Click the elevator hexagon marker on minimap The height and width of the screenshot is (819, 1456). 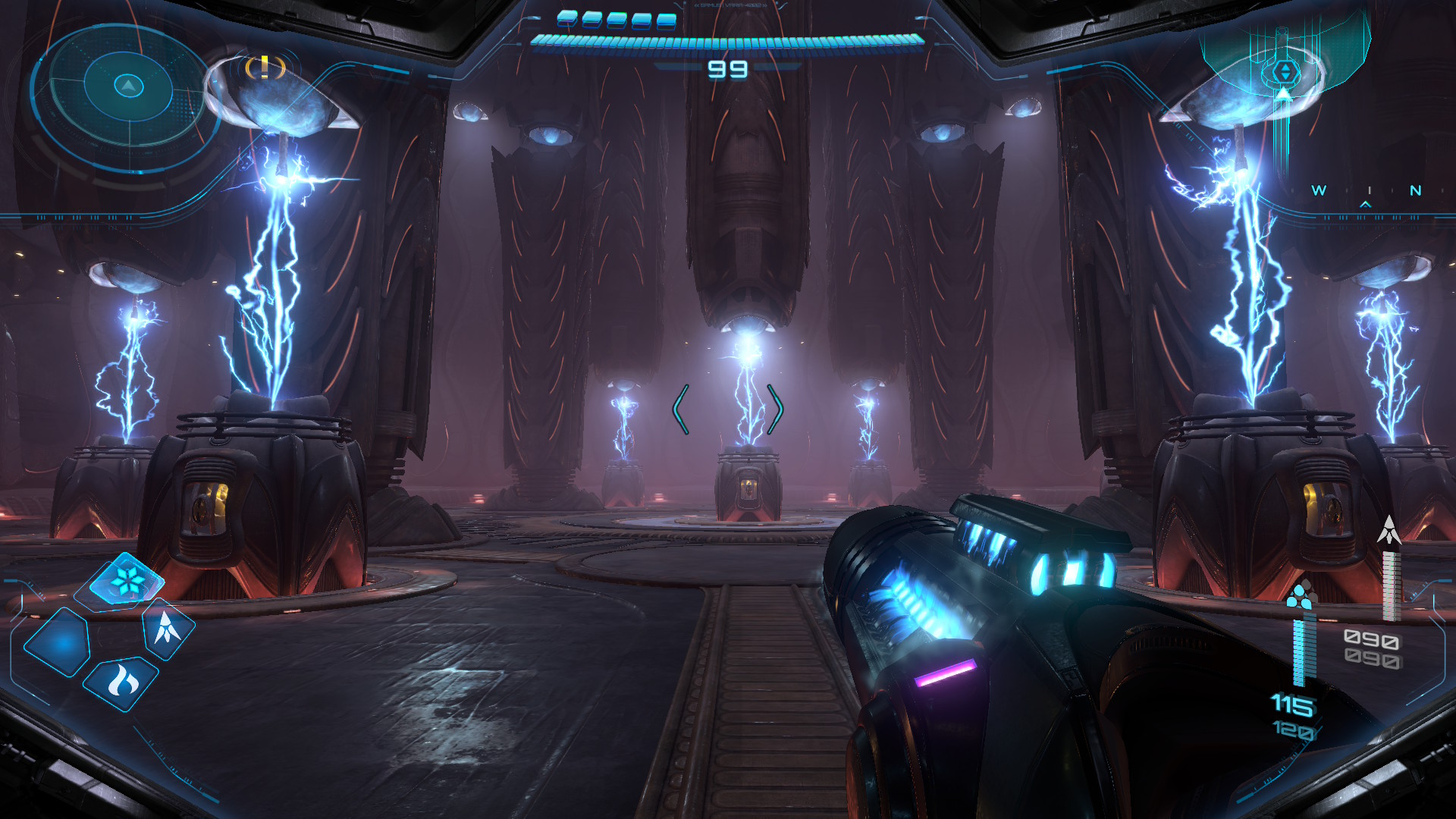[x=1285, y=72]
